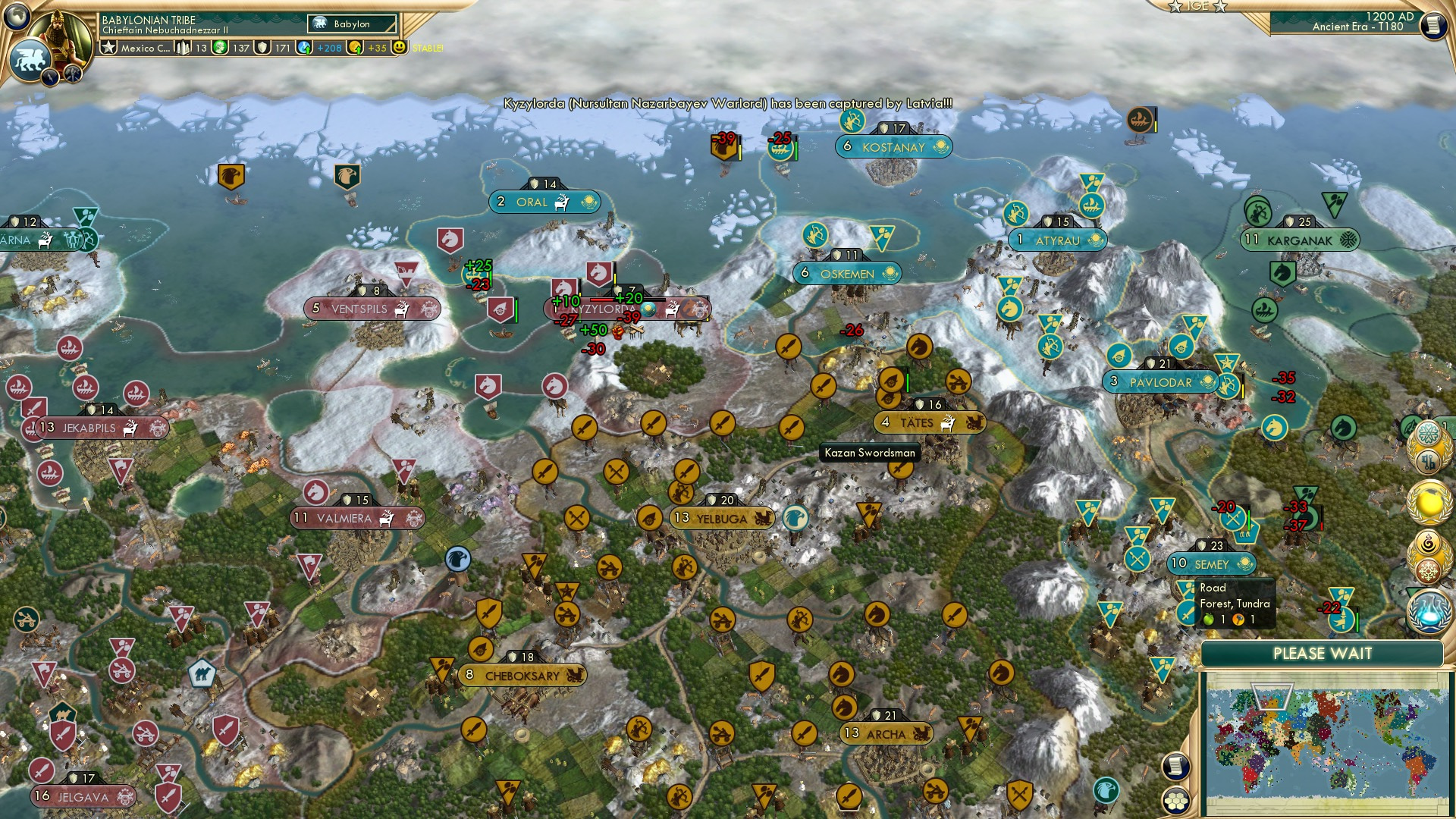Click the Mexico City star icon
Screen dimensions: 1456x819
coord(108,47)
